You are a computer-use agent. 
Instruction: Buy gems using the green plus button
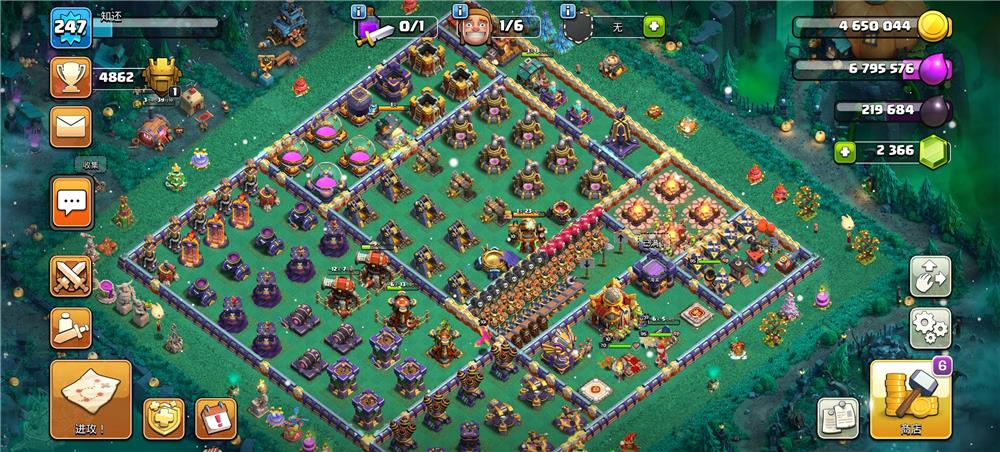(x=845, y=152)
